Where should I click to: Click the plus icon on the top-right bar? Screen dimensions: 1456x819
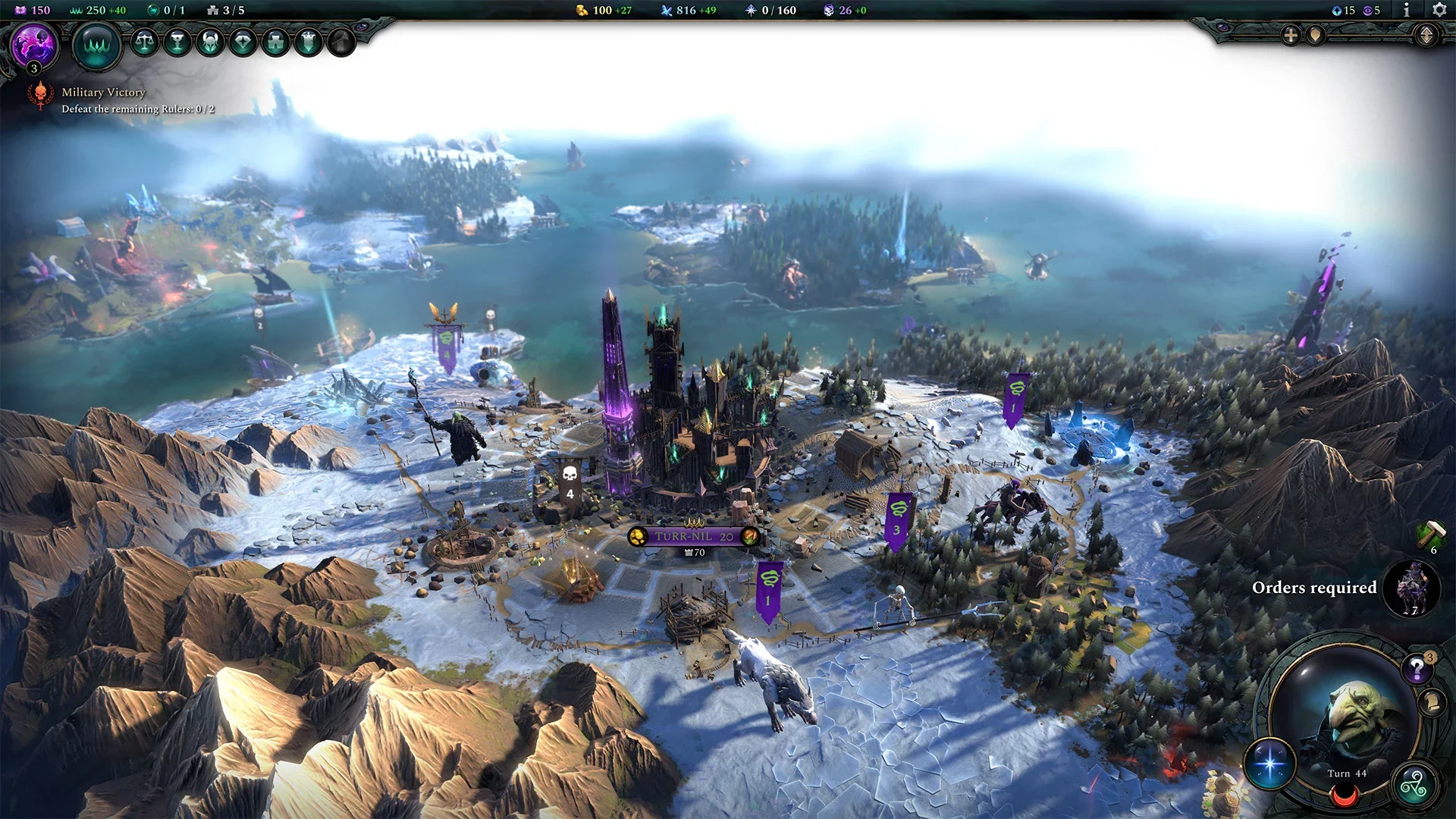[1289, 35]
